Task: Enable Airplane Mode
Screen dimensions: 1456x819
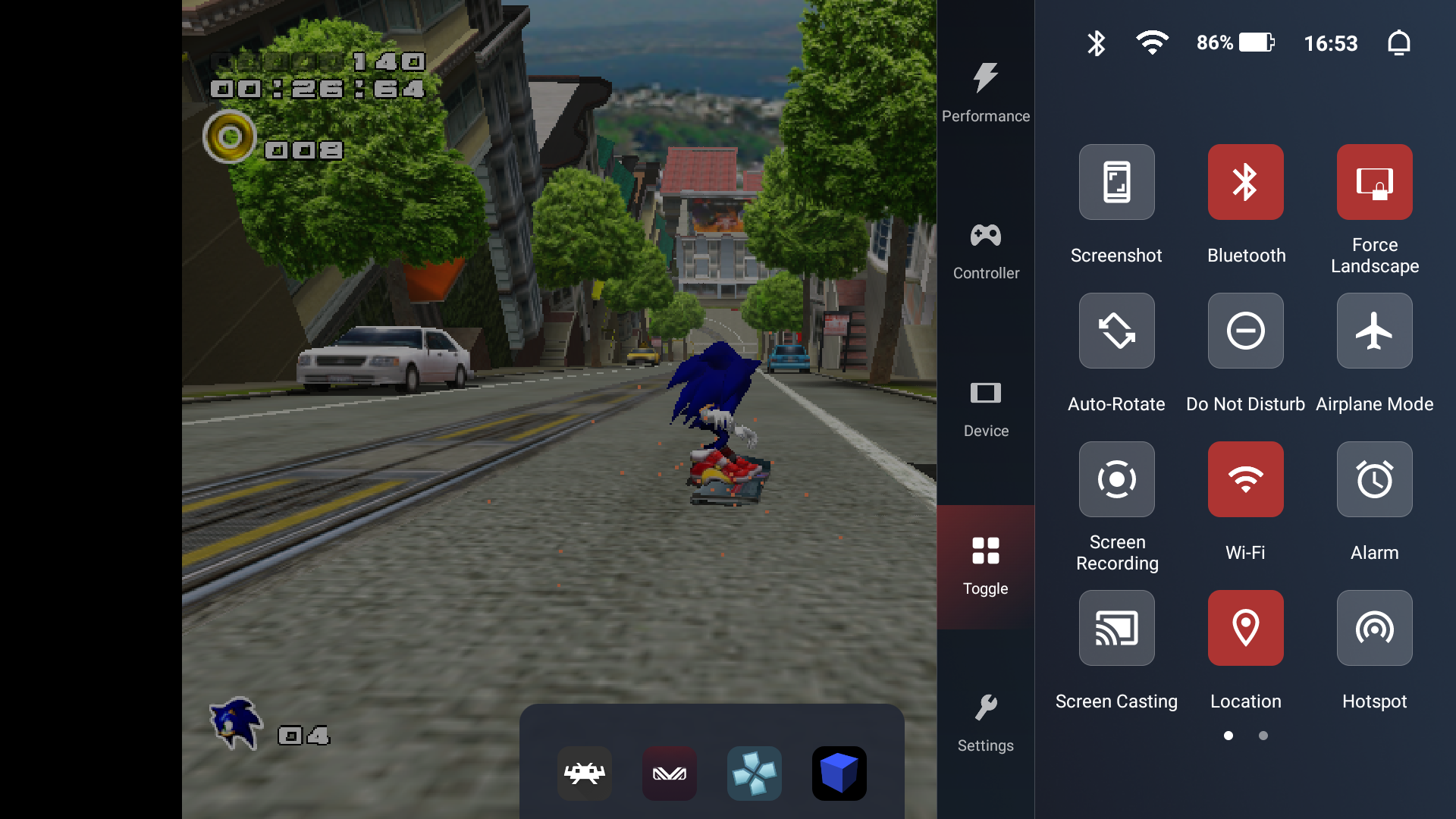Action: click(1374, 331)
